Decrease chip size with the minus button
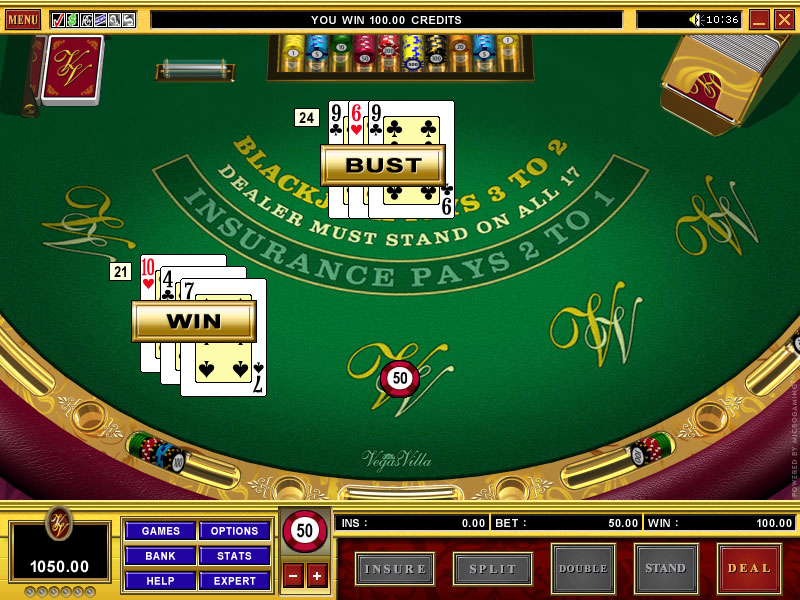This screenshot has width=800, height=600. (x=293, y=575)
